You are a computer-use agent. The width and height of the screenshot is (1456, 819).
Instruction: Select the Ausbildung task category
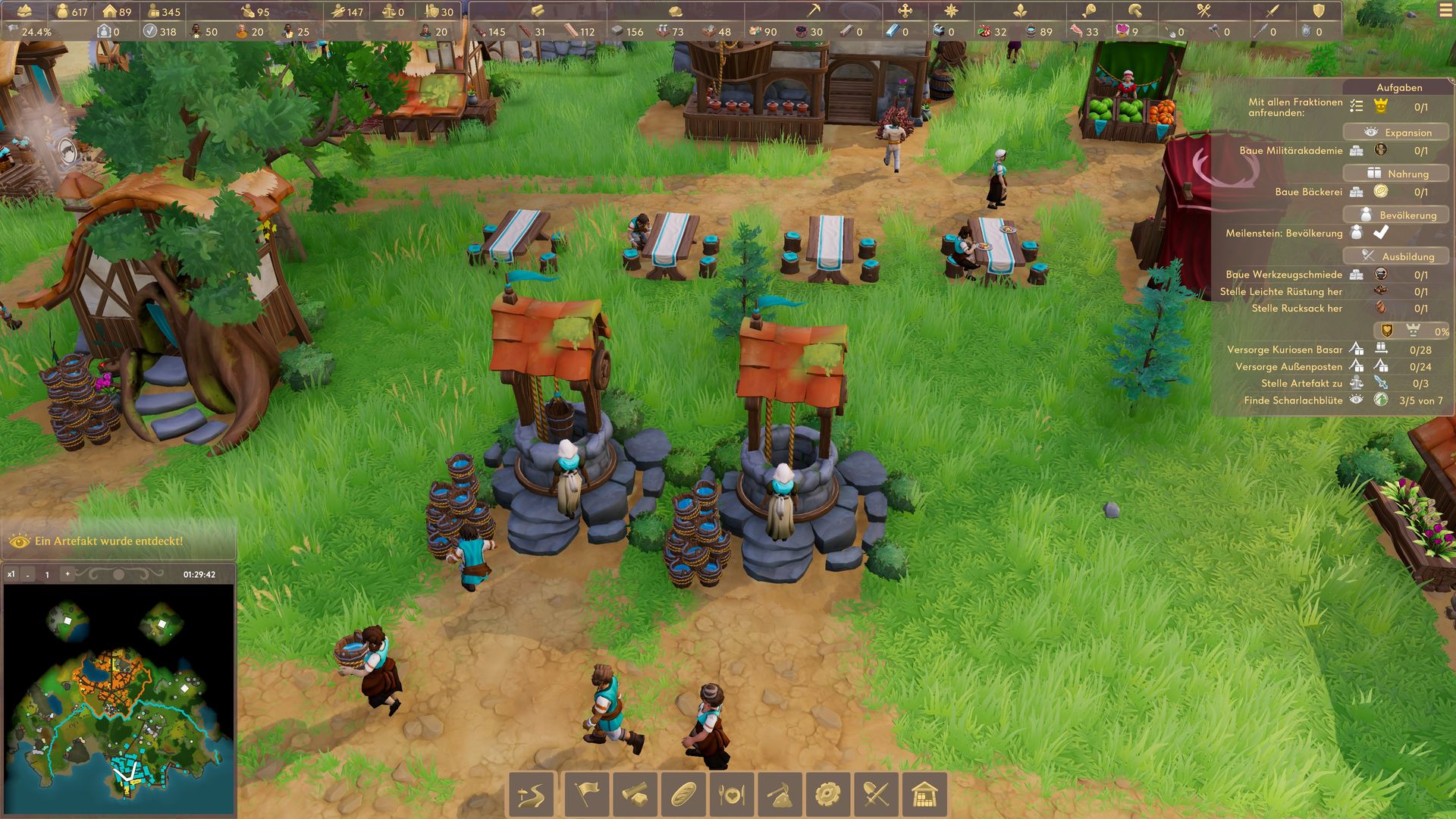1396,256
